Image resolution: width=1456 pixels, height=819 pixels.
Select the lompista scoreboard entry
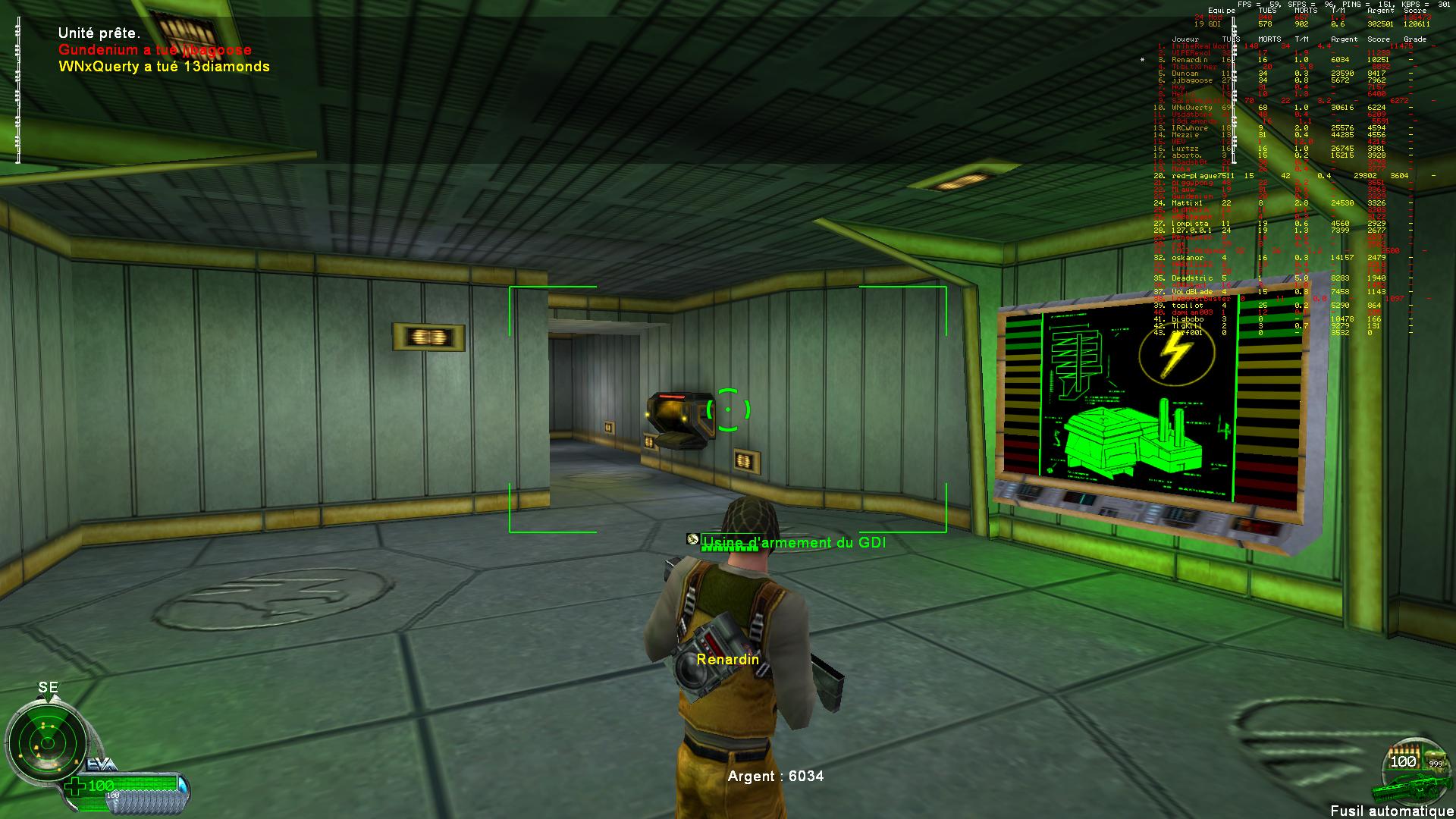pos(1190,224)
